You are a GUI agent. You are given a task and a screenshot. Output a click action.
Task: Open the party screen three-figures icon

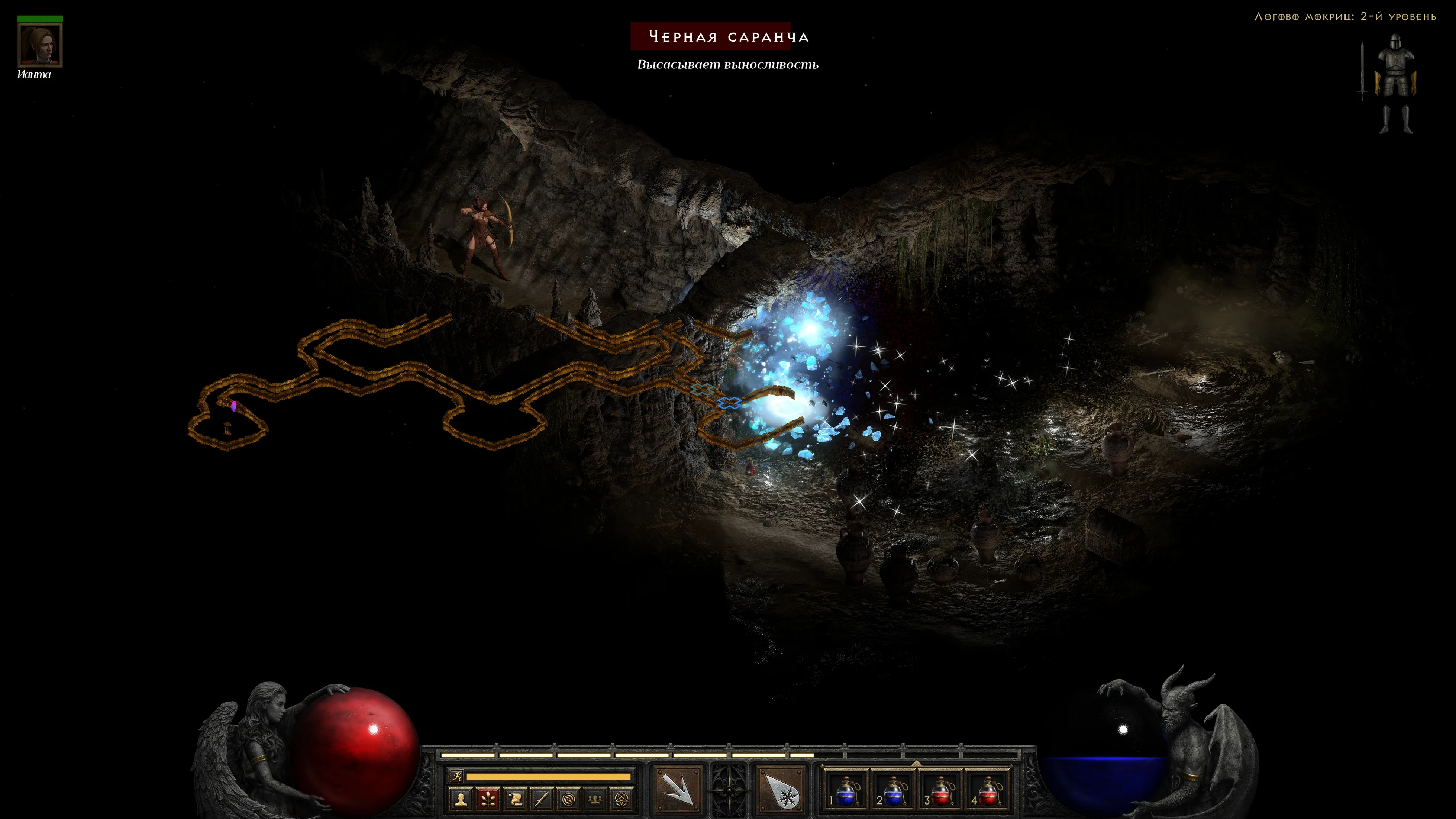pyautogui.click(x=595, y=799)
